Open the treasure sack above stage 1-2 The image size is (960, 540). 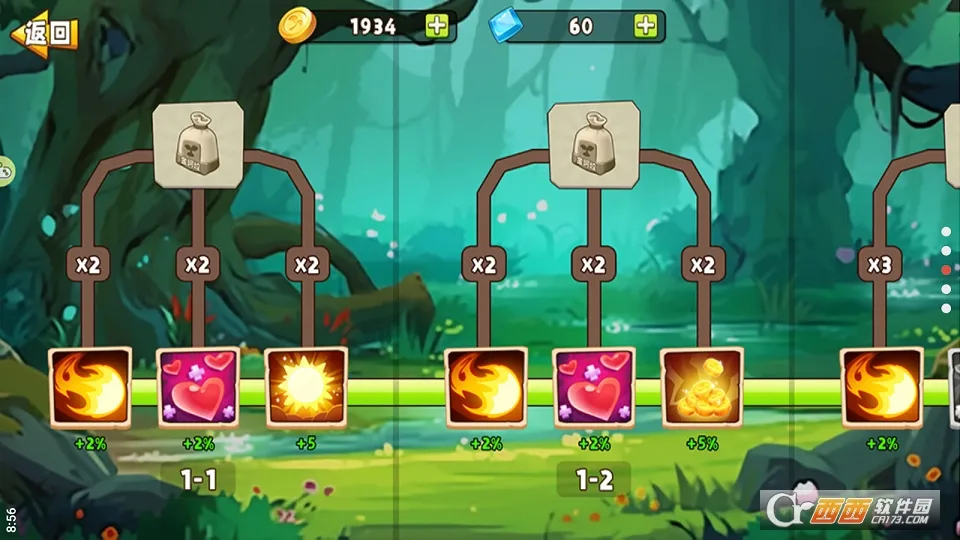(594, 145)
